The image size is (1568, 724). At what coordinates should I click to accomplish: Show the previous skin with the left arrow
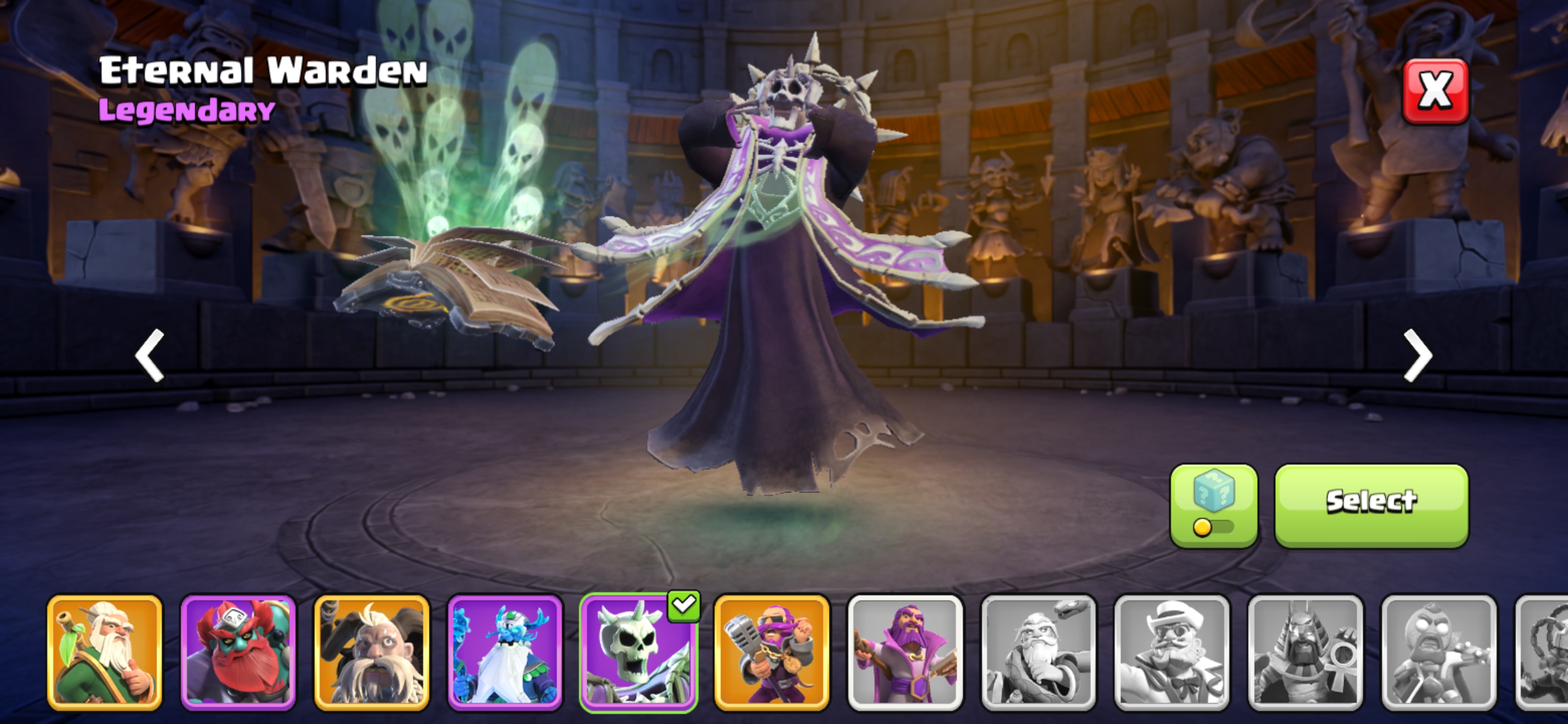coord(150,355)
